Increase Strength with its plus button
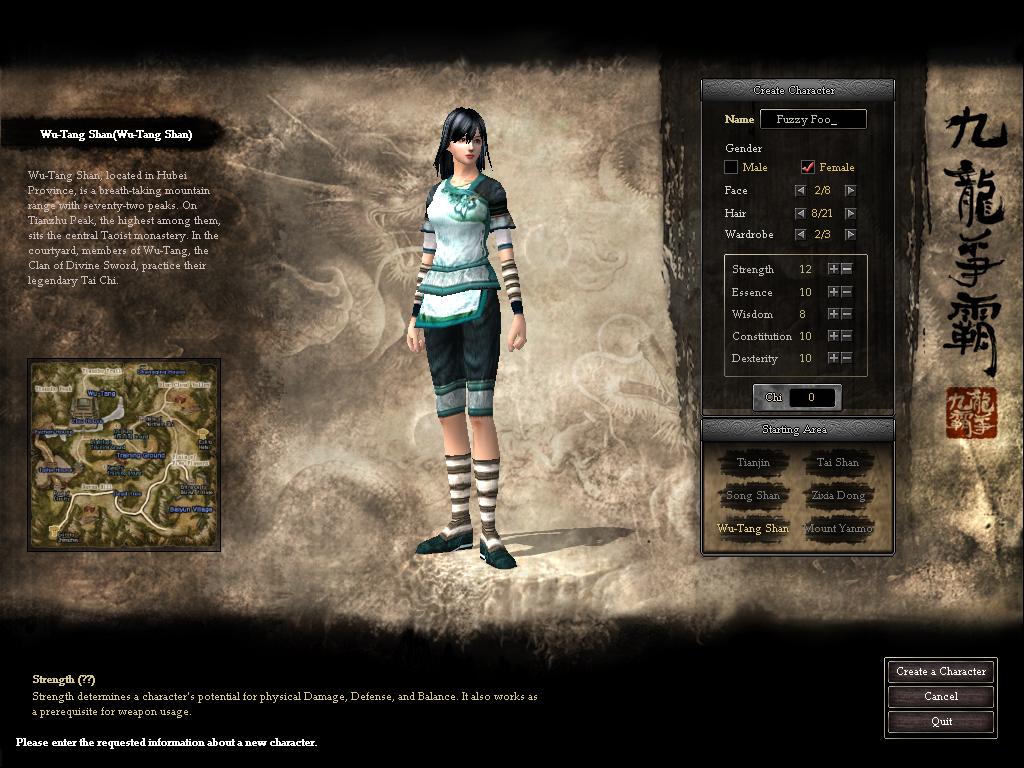This screenshot has height=768, width=1024. coord(833,270)
